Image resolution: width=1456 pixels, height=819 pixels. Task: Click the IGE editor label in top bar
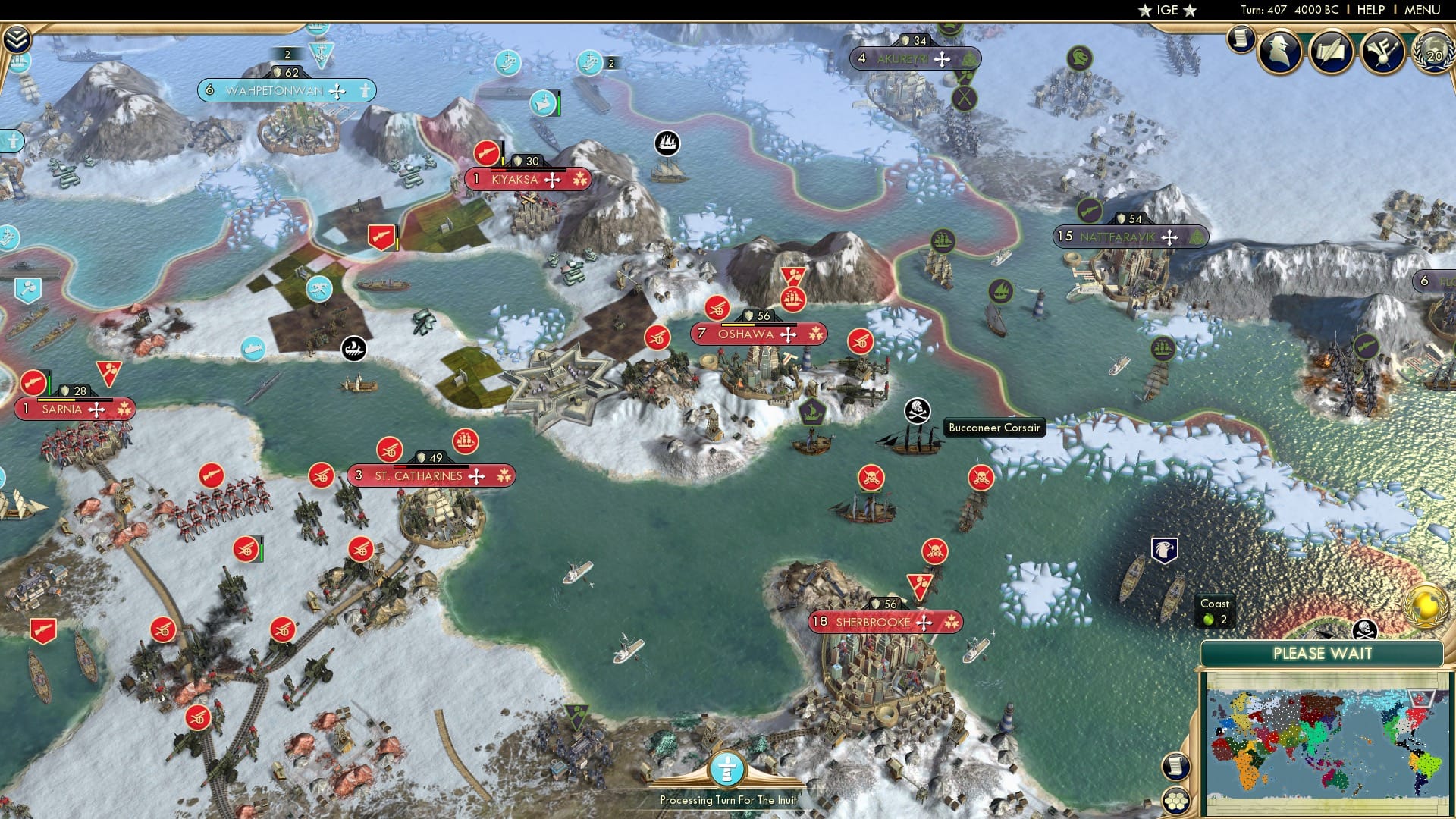click(x=1165, y=10)
